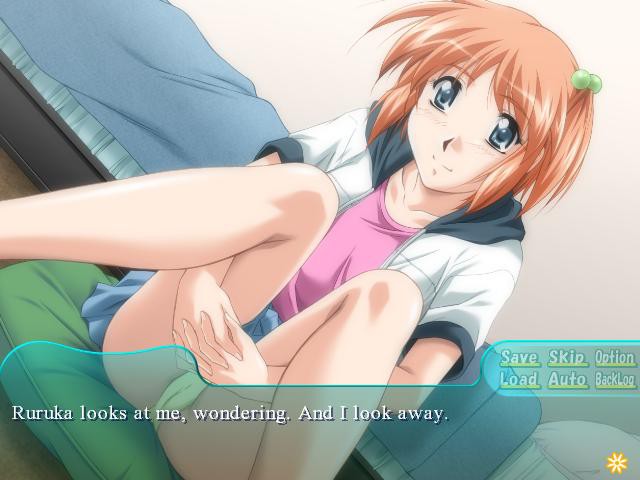Click the orange flower advance icon

pyautogui.click(x=616, y=461)
